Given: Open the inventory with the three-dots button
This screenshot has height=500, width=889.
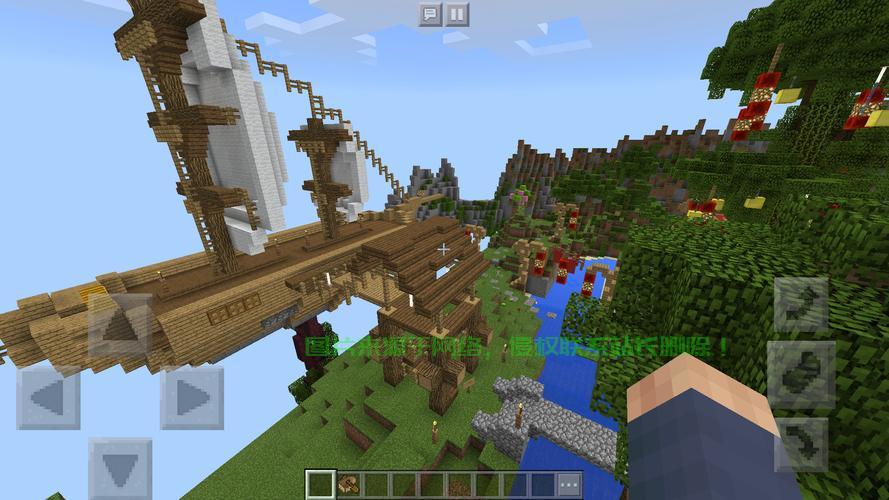Looking at the screenshot, I should tap(569, 484).
